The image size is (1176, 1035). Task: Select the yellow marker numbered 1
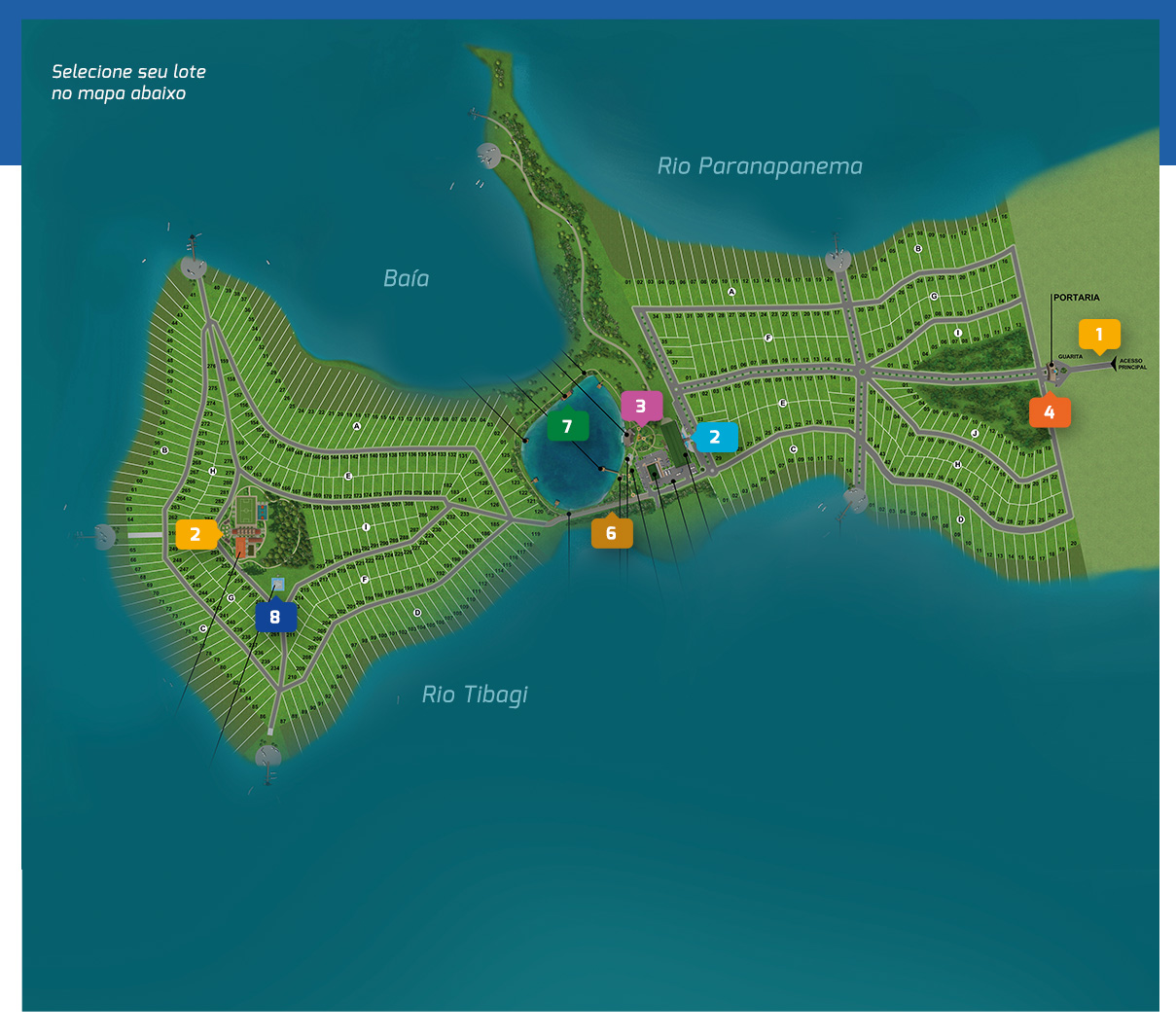click(1099, 334)
